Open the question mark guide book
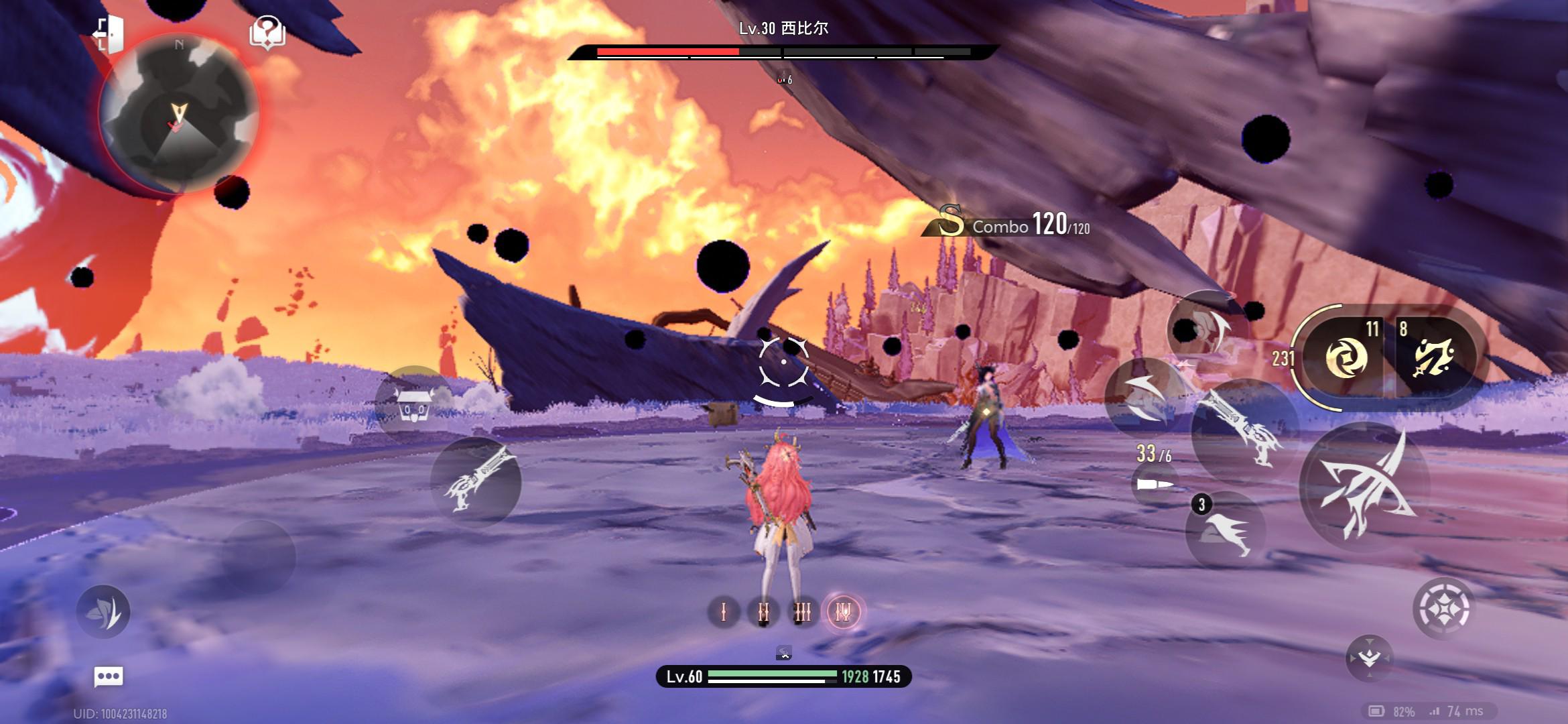 pos(267,32)
